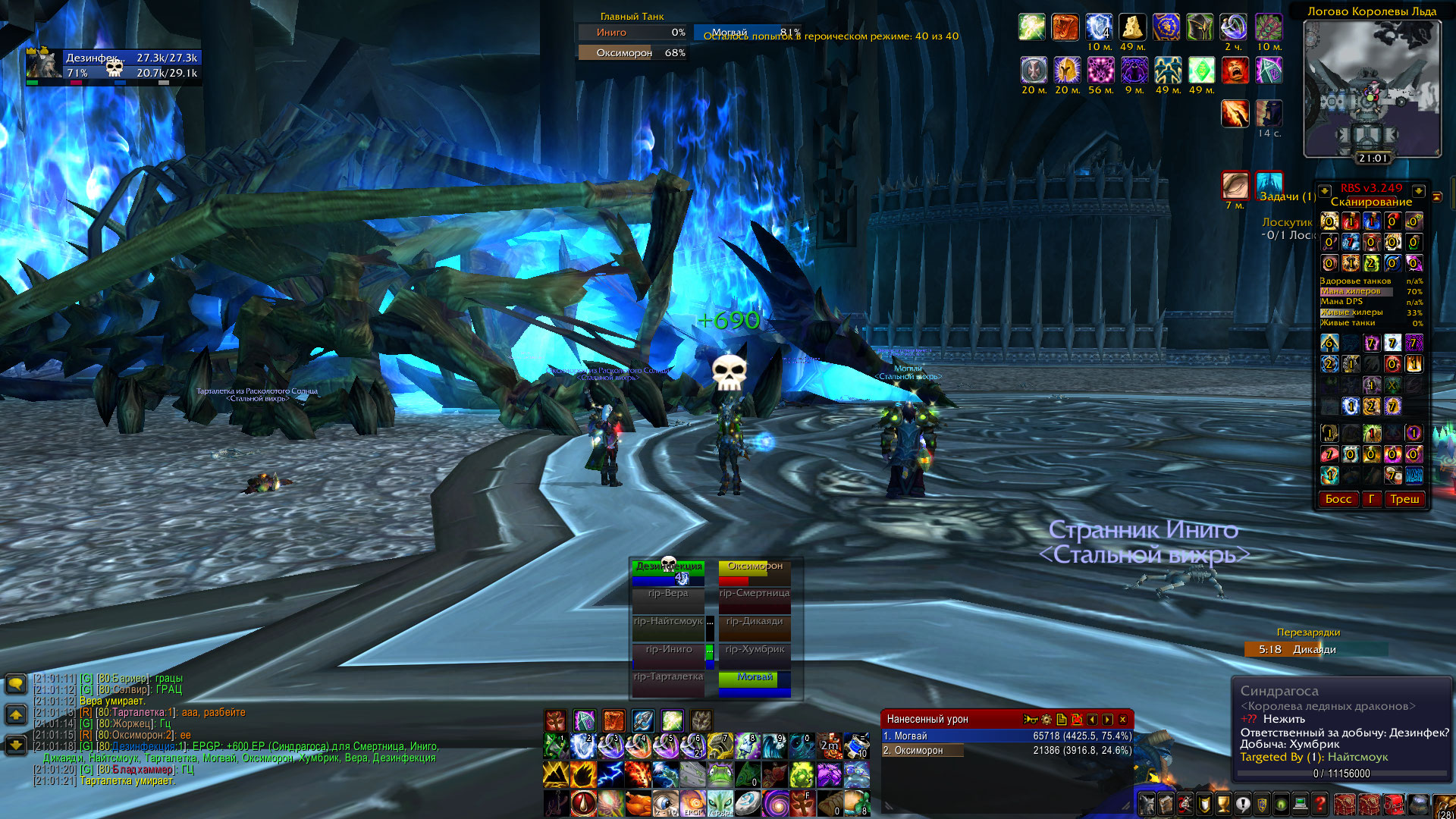Activate the blue lightning bolt spell
Screen dimensions: 1456x819
tap(610, 775)
